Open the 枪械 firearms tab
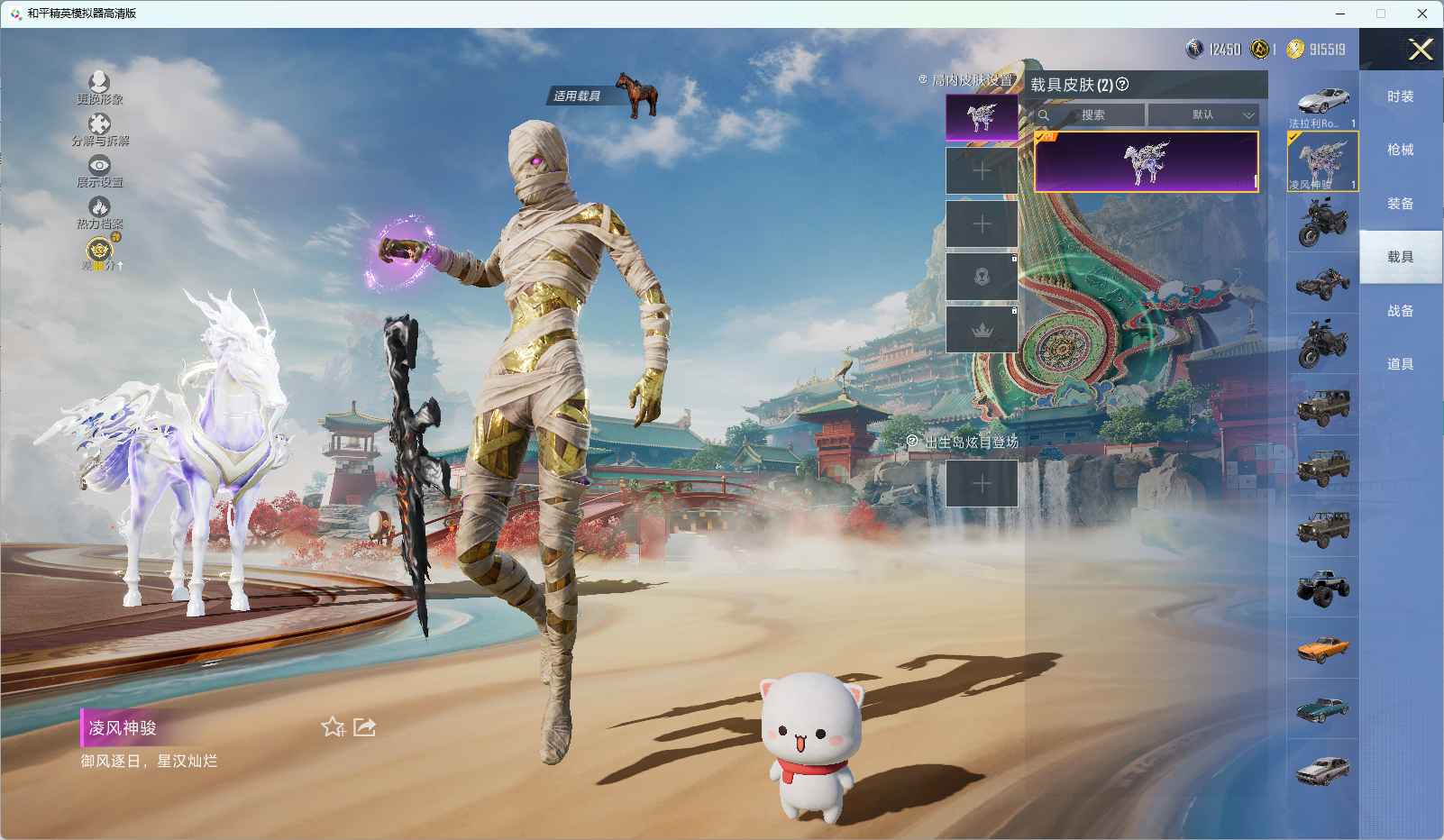Image resolution: width=1444 pixels, height=840 pixels. click(1400, 150)
